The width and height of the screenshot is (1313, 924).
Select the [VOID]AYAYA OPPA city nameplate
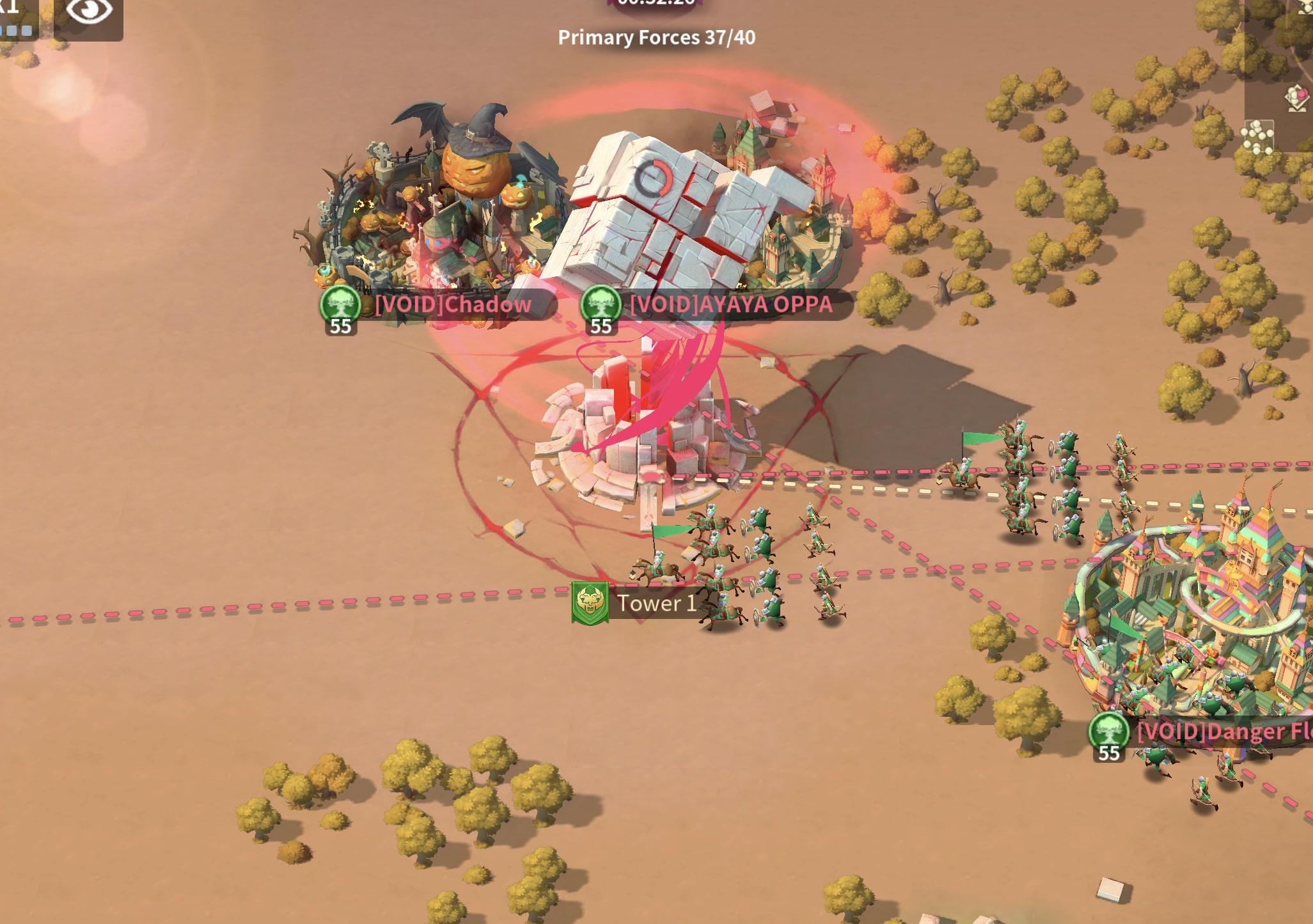(x=730, y=304)
